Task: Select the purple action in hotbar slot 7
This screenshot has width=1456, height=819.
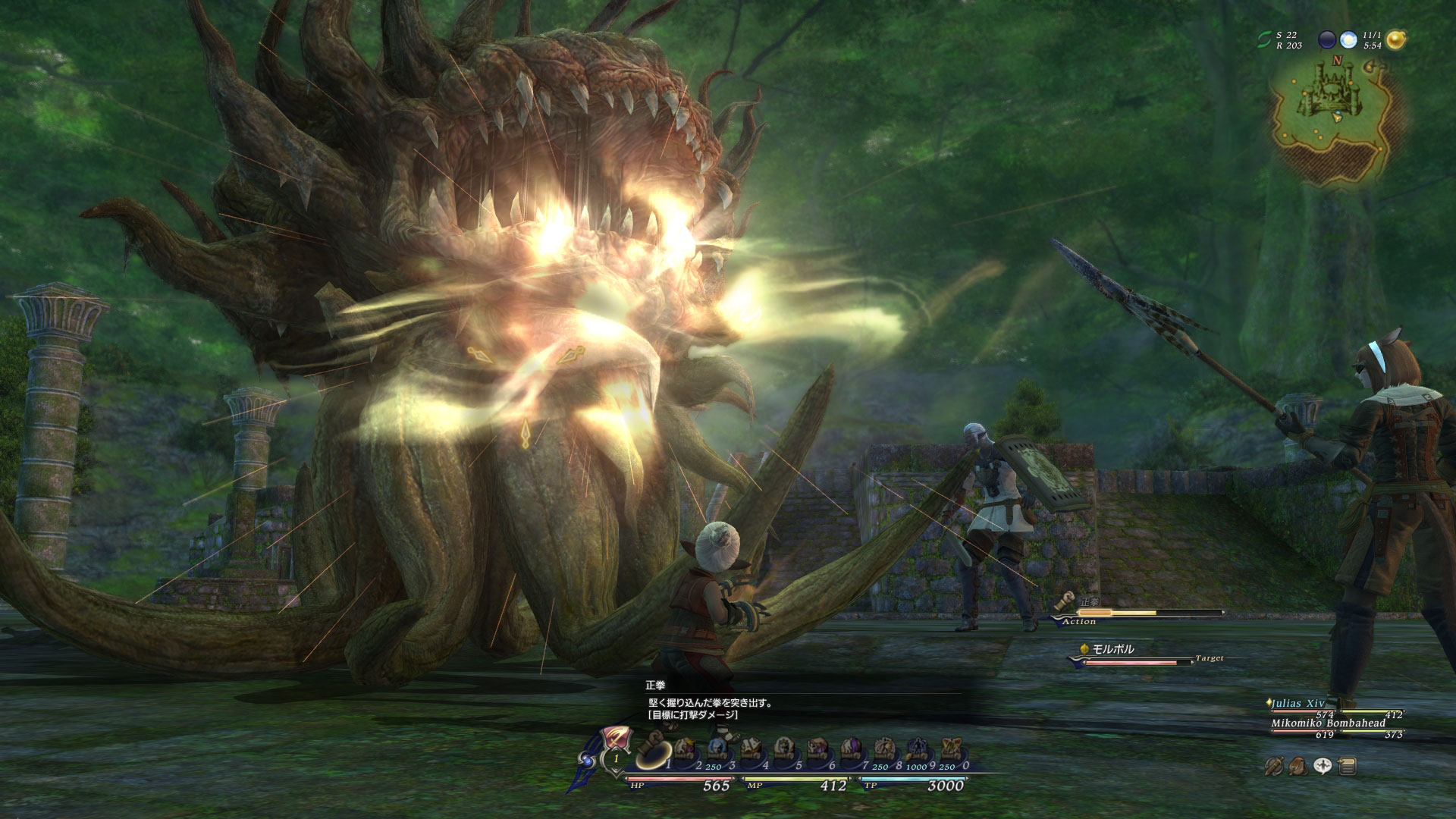Action: pos(849,750)
